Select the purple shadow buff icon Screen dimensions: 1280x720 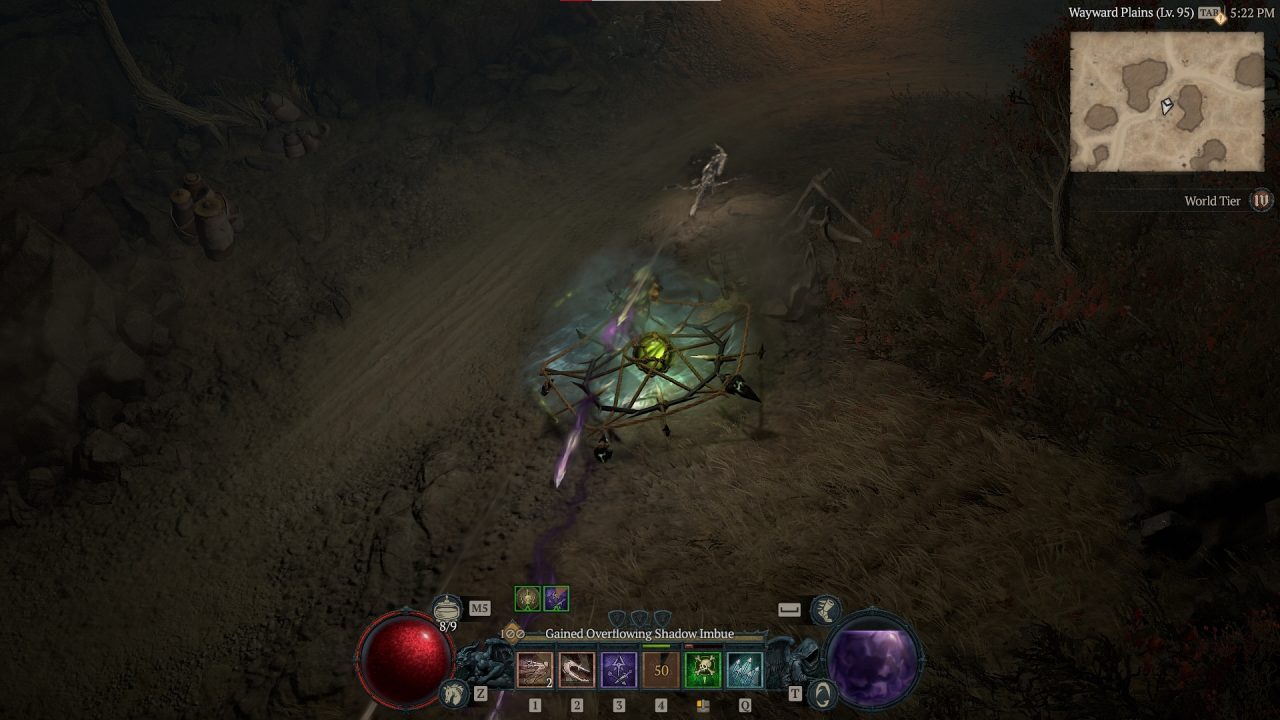556,599
